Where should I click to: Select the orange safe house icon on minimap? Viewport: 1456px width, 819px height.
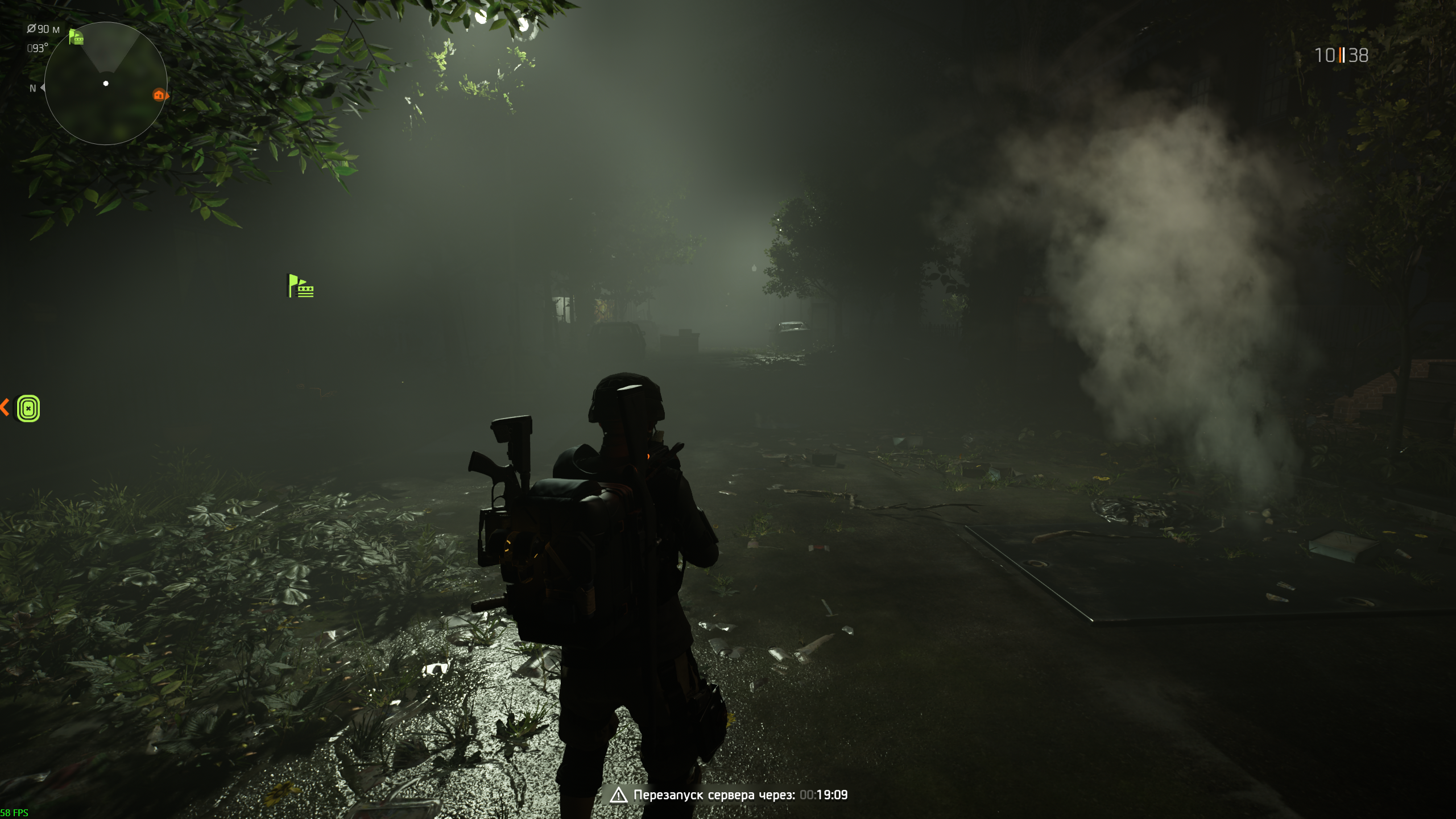coord(159,95)
